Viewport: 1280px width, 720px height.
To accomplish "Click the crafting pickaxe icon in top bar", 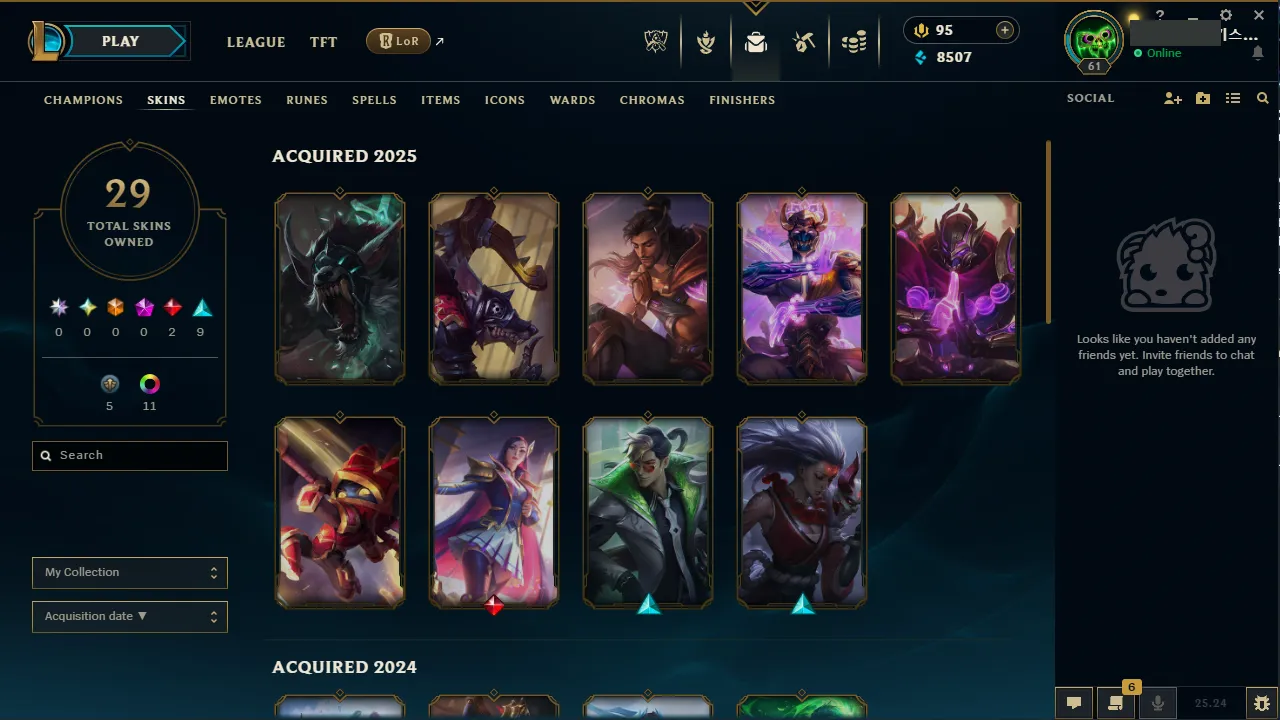I will point(805,42).
